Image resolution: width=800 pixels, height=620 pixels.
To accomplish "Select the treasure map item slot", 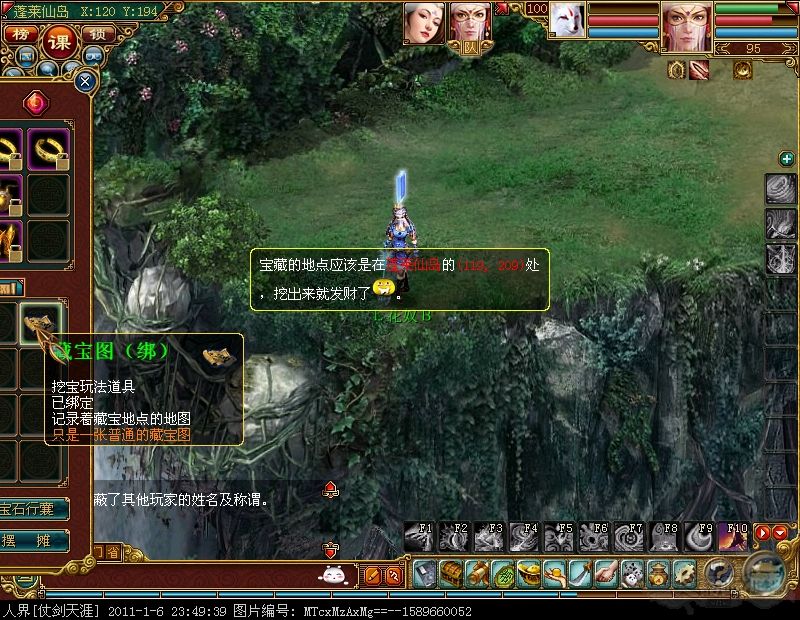I will coord(41,323).
